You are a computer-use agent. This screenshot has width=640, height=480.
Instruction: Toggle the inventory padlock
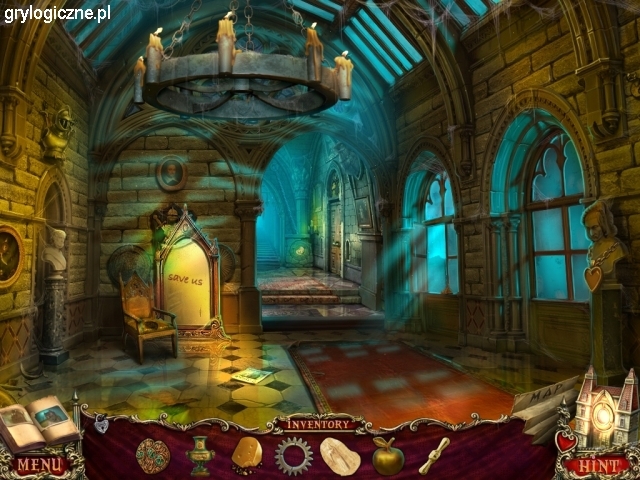click(x=101, y=425)
